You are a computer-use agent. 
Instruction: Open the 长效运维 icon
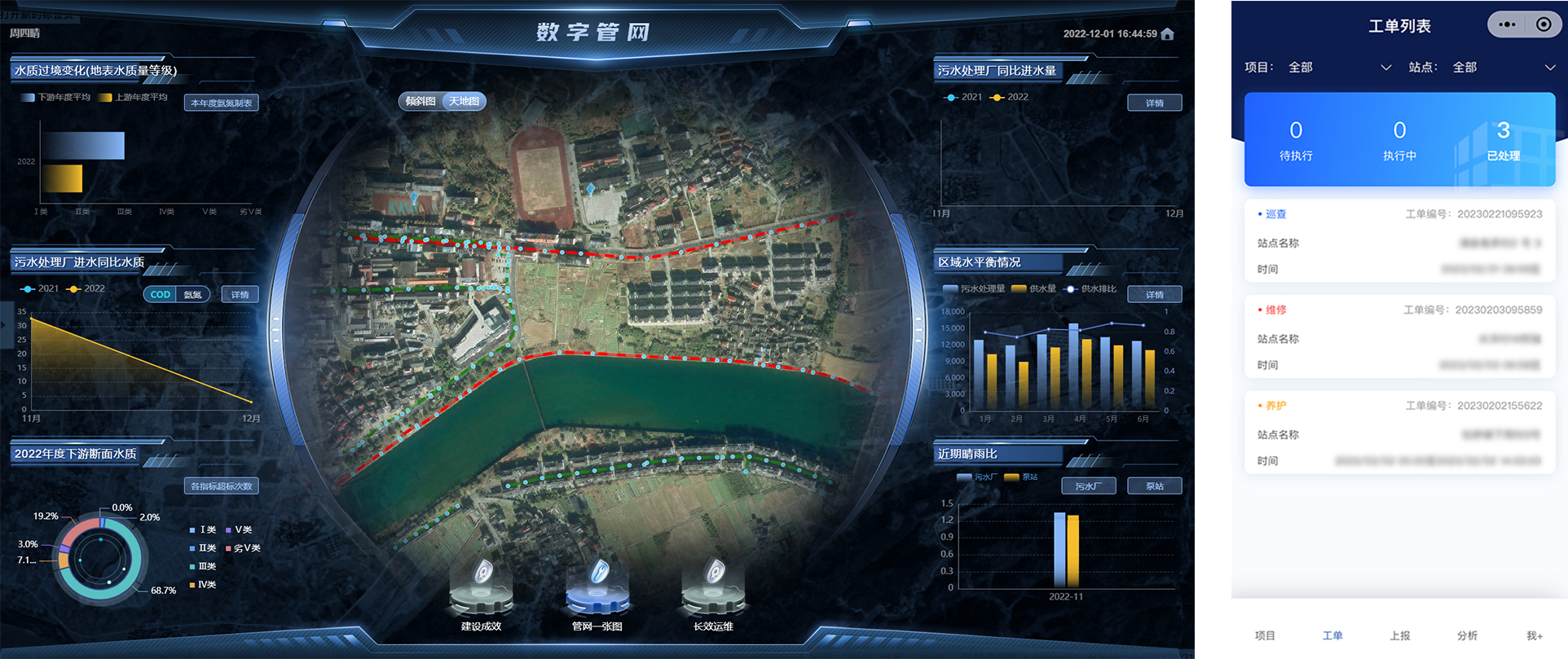pos(714,587)
